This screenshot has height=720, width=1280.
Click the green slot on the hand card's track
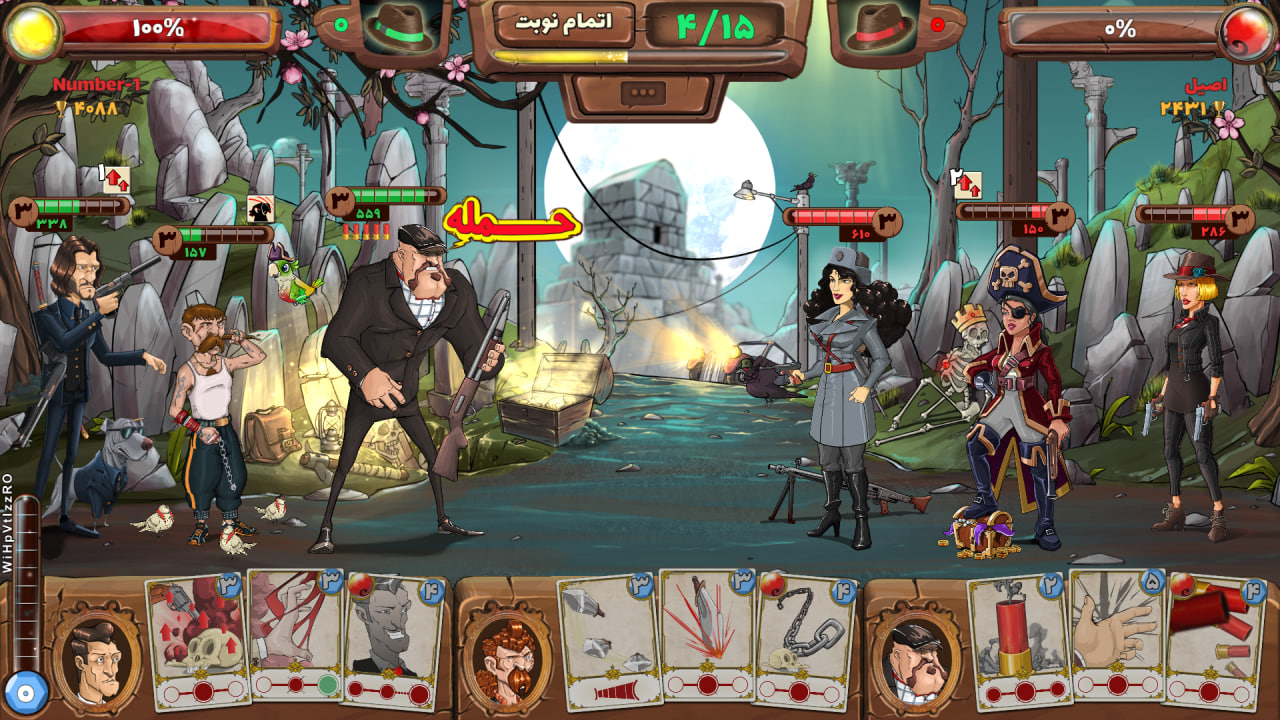pos(327,686)
